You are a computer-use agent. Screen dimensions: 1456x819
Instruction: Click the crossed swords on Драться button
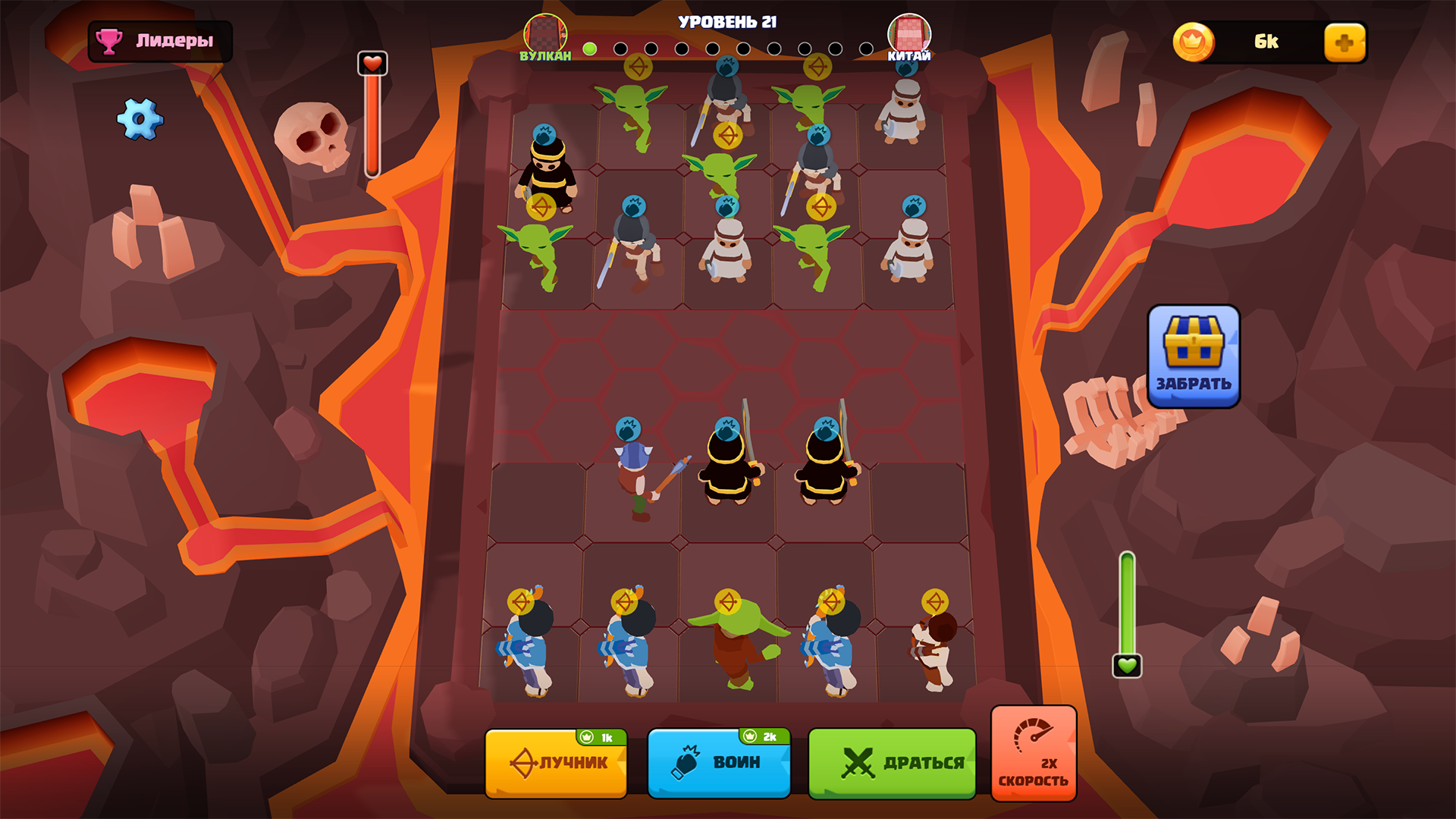(x=857, y=761)
